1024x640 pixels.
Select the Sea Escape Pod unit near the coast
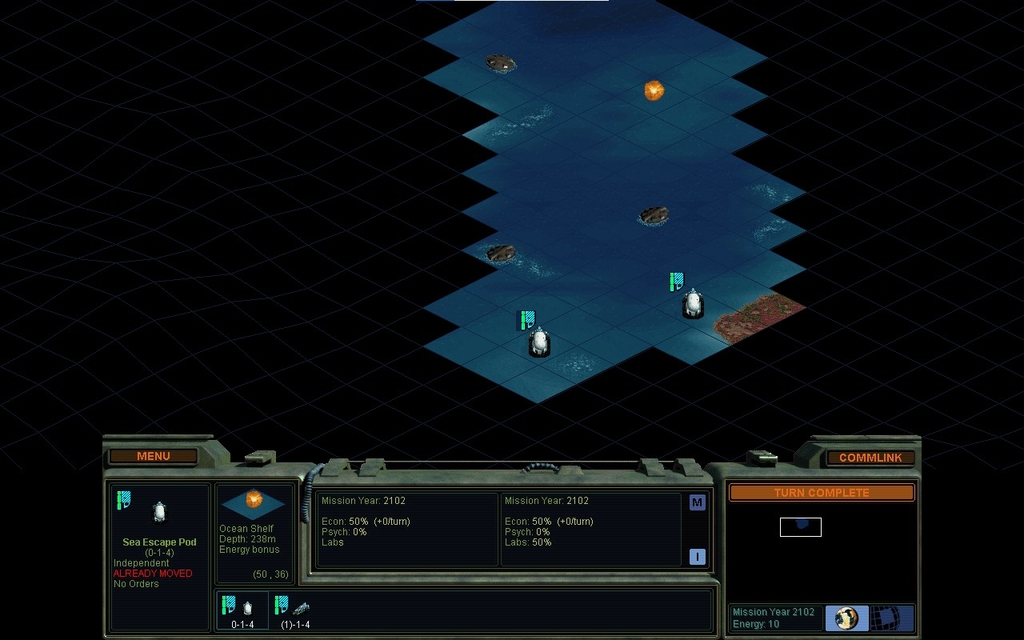(x=692, y=304)
